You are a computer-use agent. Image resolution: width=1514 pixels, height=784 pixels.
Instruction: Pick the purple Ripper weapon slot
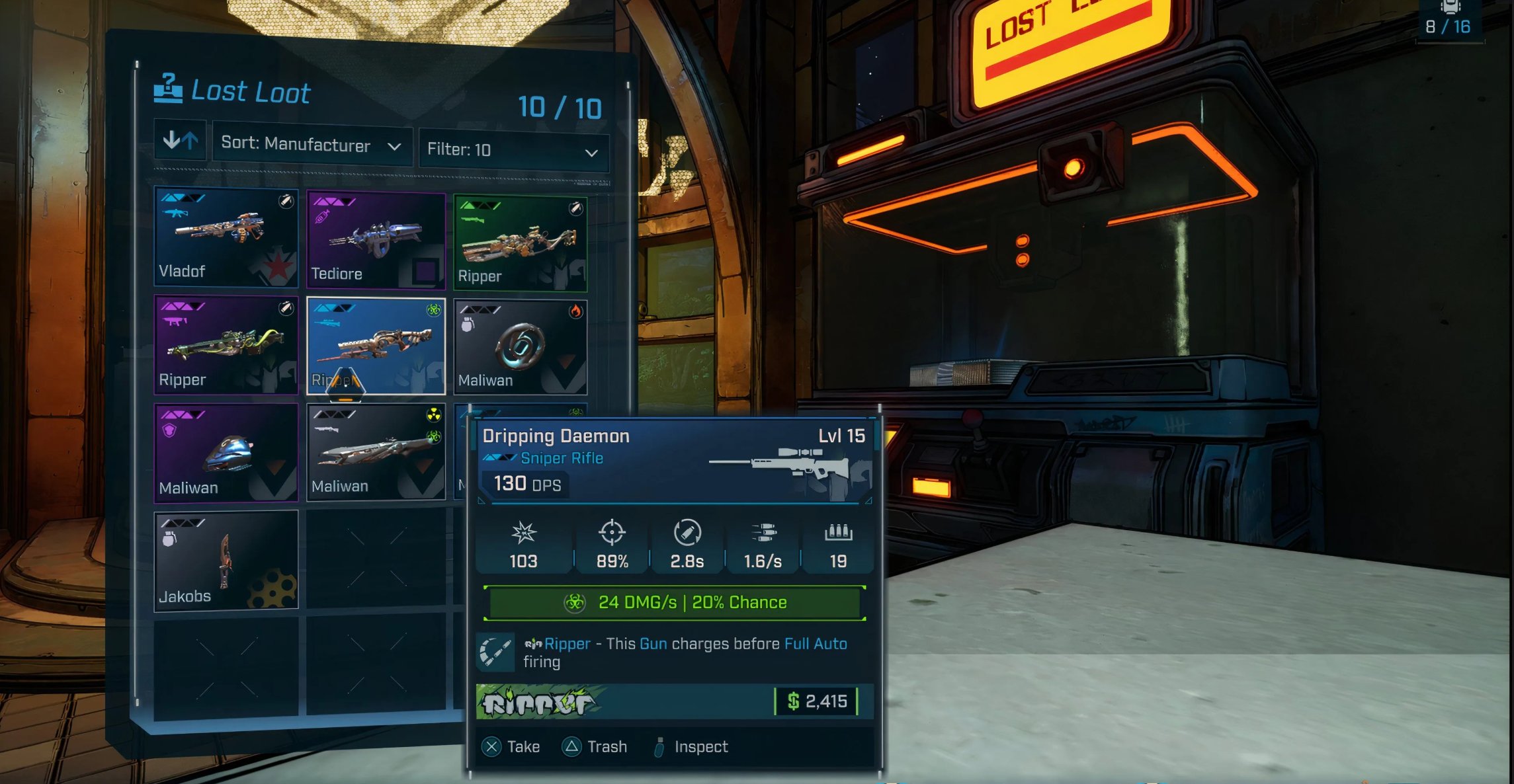click(226, 344)
